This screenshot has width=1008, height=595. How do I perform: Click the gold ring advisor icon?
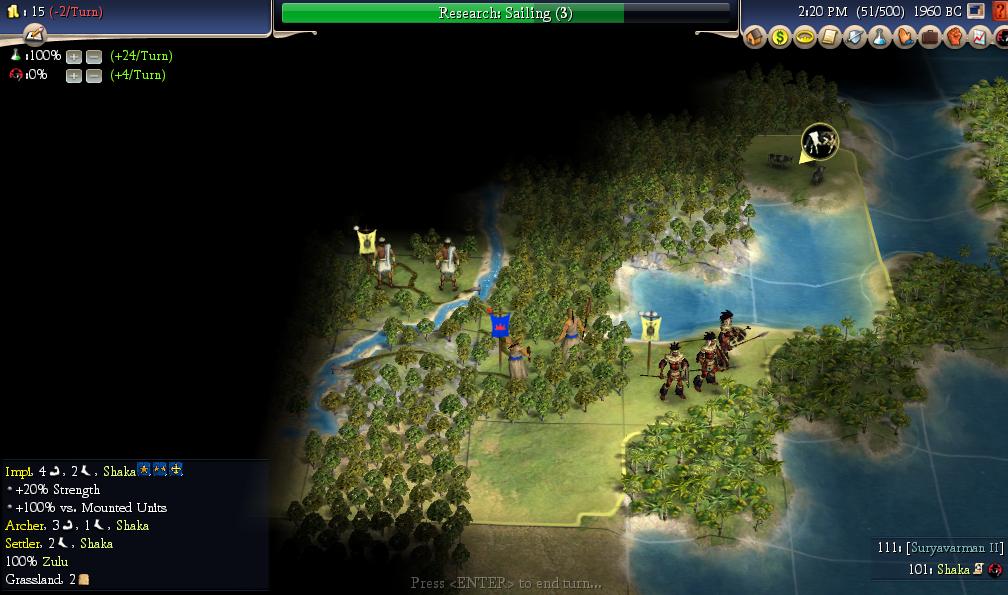coord(805,38)
